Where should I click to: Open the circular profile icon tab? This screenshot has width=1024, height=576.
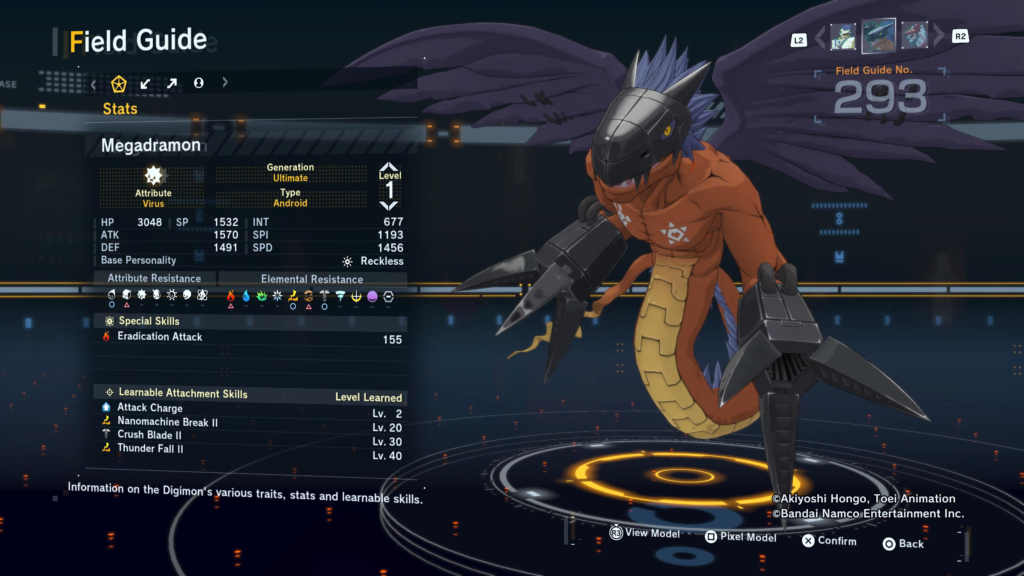198,83
